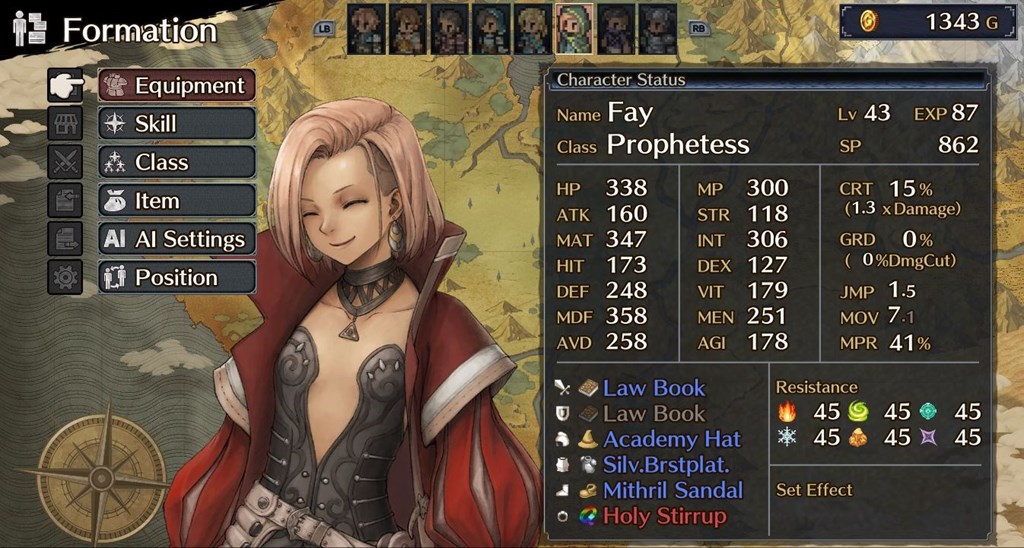
Task: Choose the Item menu option
Action: [x=177, y=201]
